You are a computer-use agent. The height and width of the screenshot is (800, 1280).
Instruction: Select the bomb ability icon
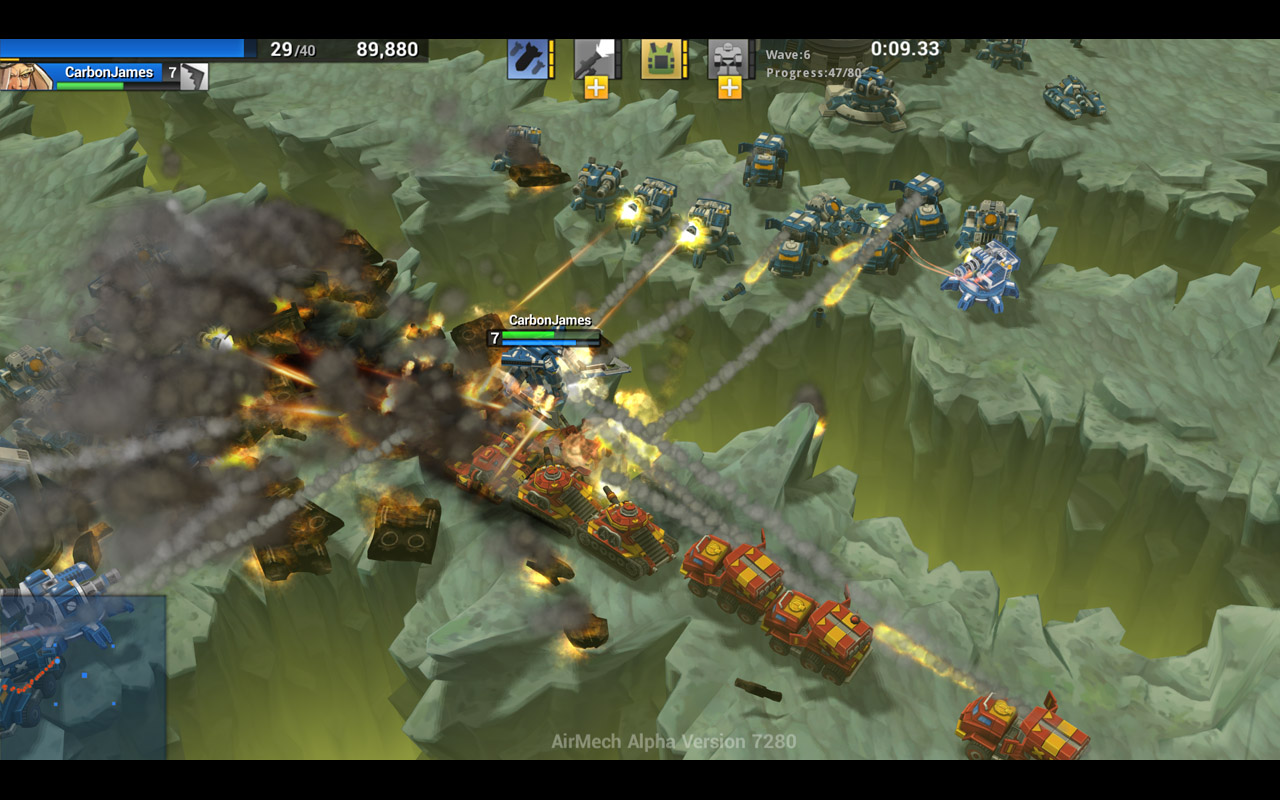click(526, 58)
